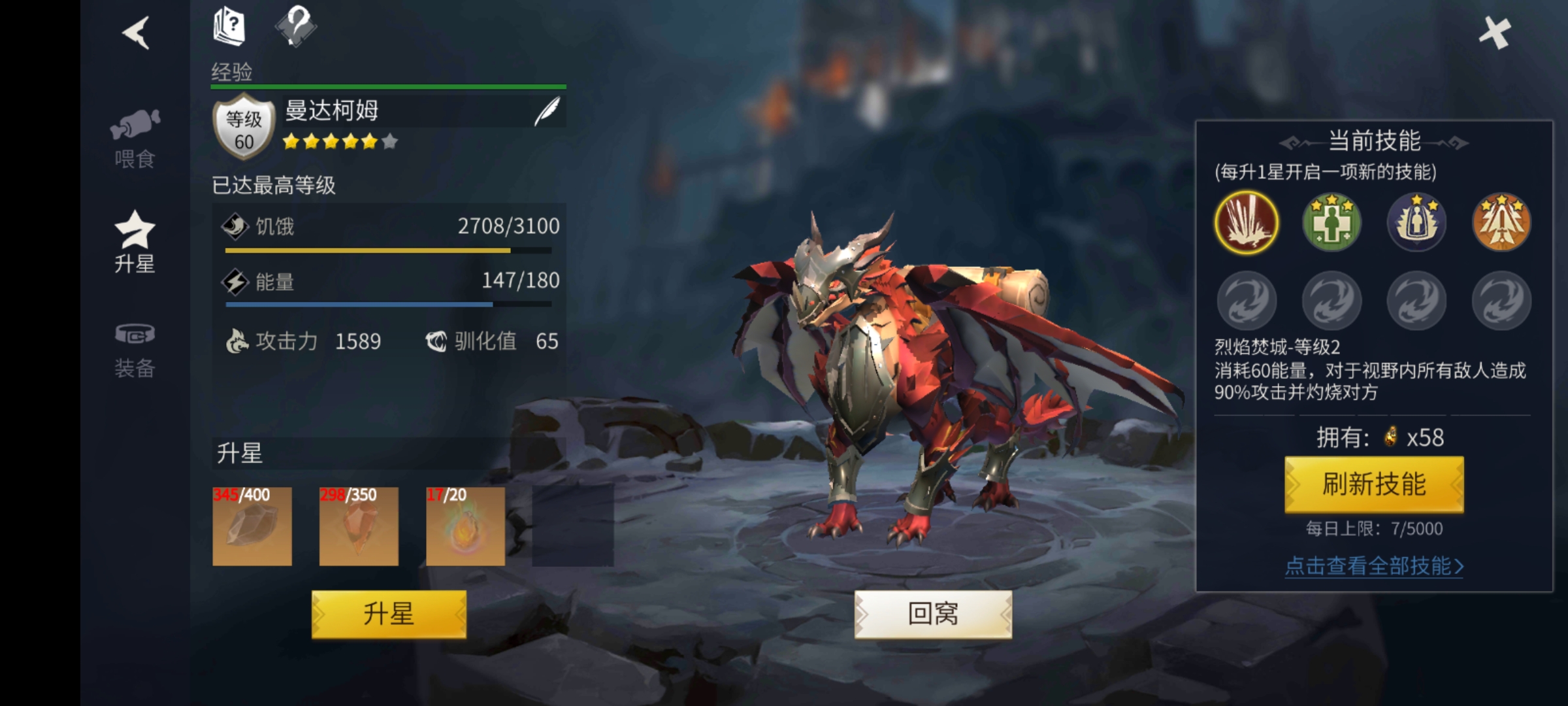Image resolution: width=1568 pixels, height=706 pixels.
Task: Open the question-mark diamond help icon
Action: tap(296, 27)
